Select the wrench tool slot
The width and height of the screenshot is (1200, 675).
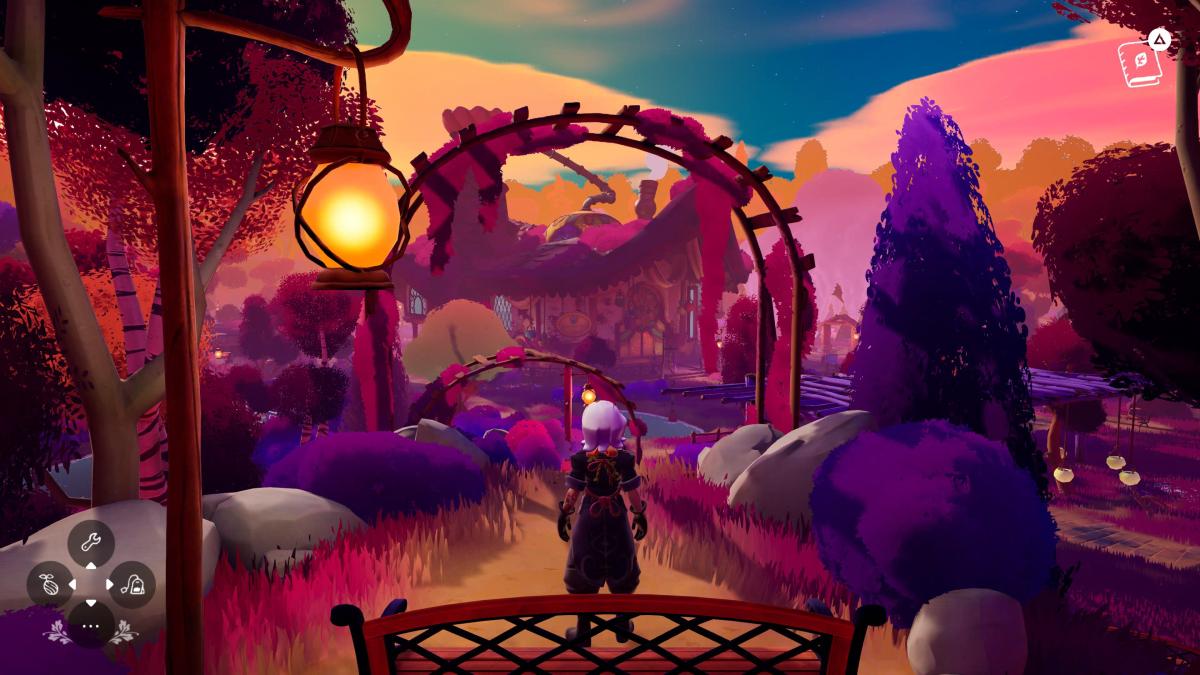[x=91, y=543]
